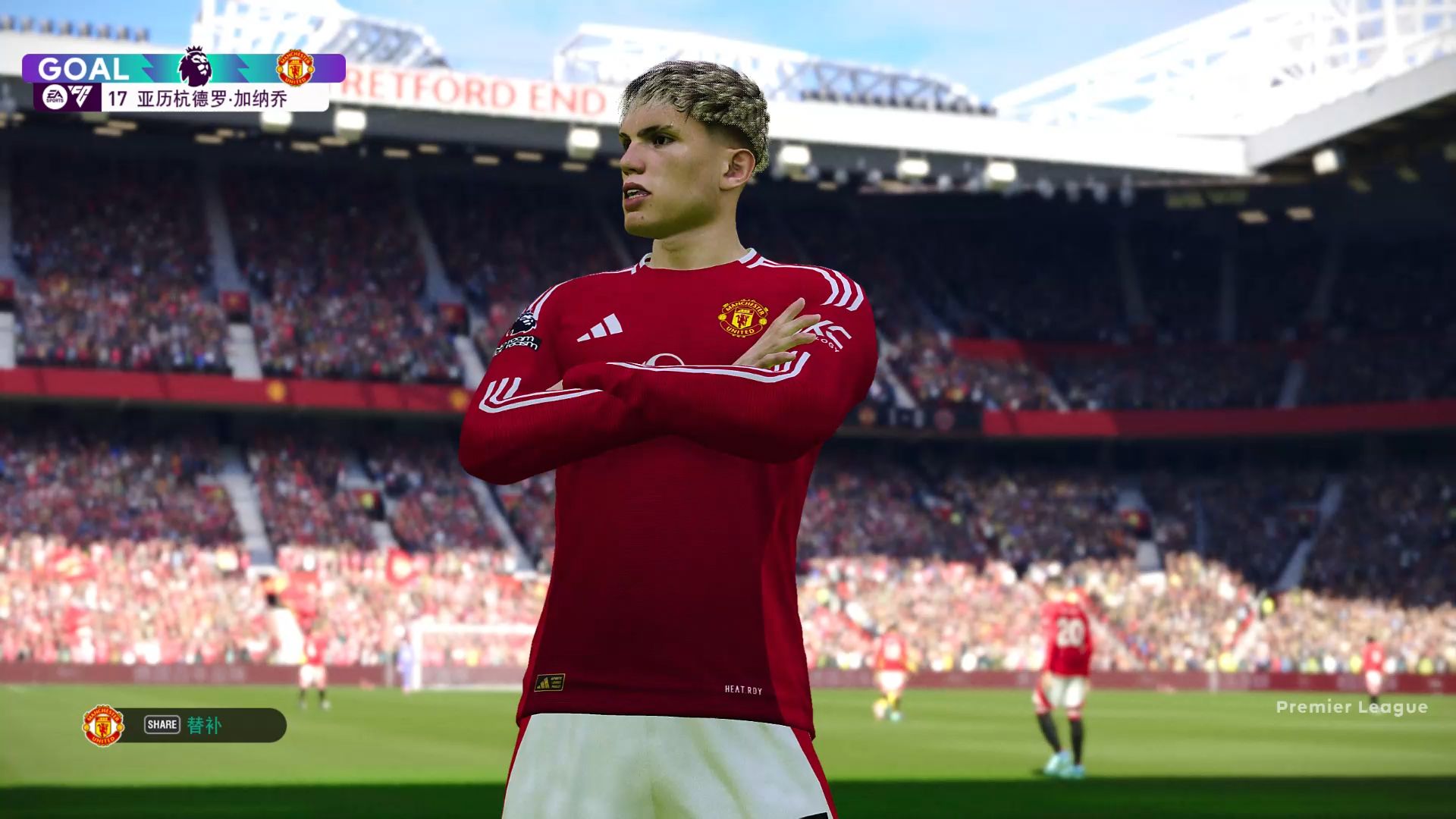This screenshot has height=819, width=1456.
Task: Open the 替补 substitutes panel
Action: pyautogui.click(x=203, y=725)
